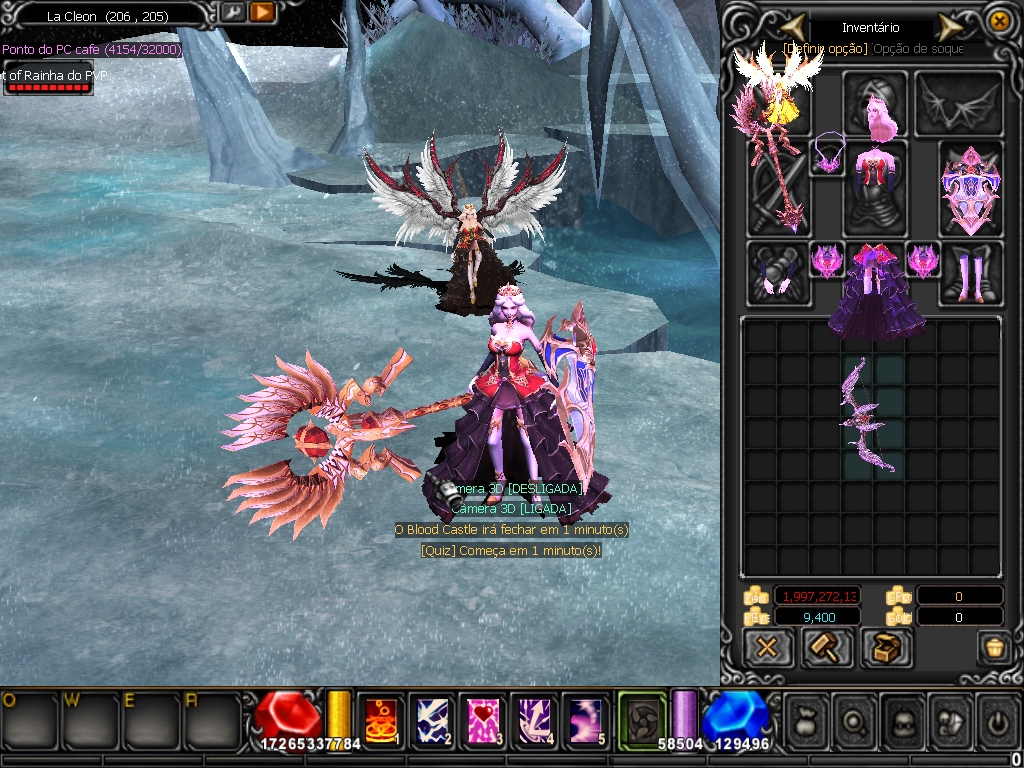Click the golden cupcake shop icon
Screen dimensions: 1024x768
(x=994, y=647)
